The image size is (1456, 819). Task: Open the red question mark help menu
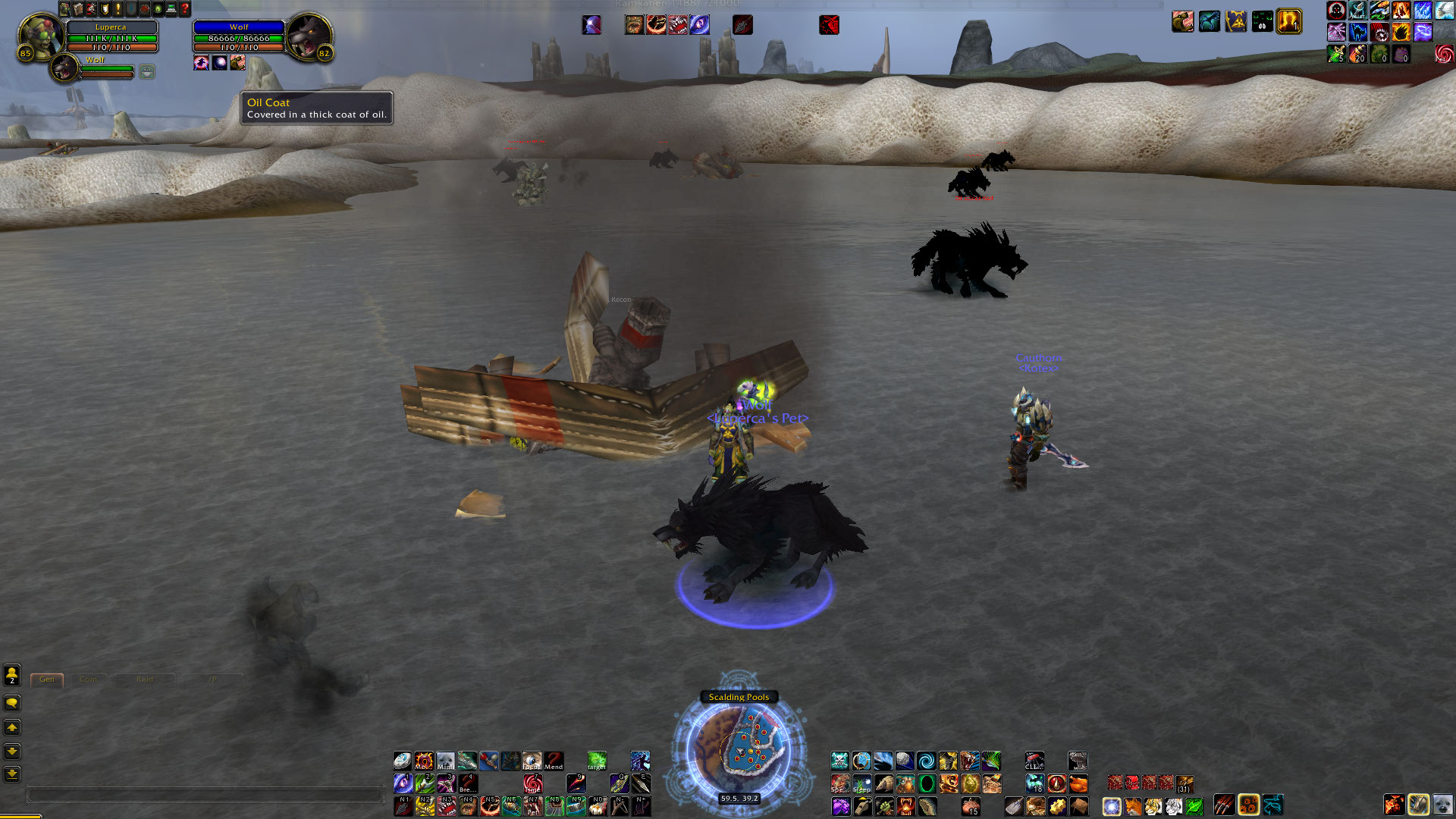click(x=184, y=9)
